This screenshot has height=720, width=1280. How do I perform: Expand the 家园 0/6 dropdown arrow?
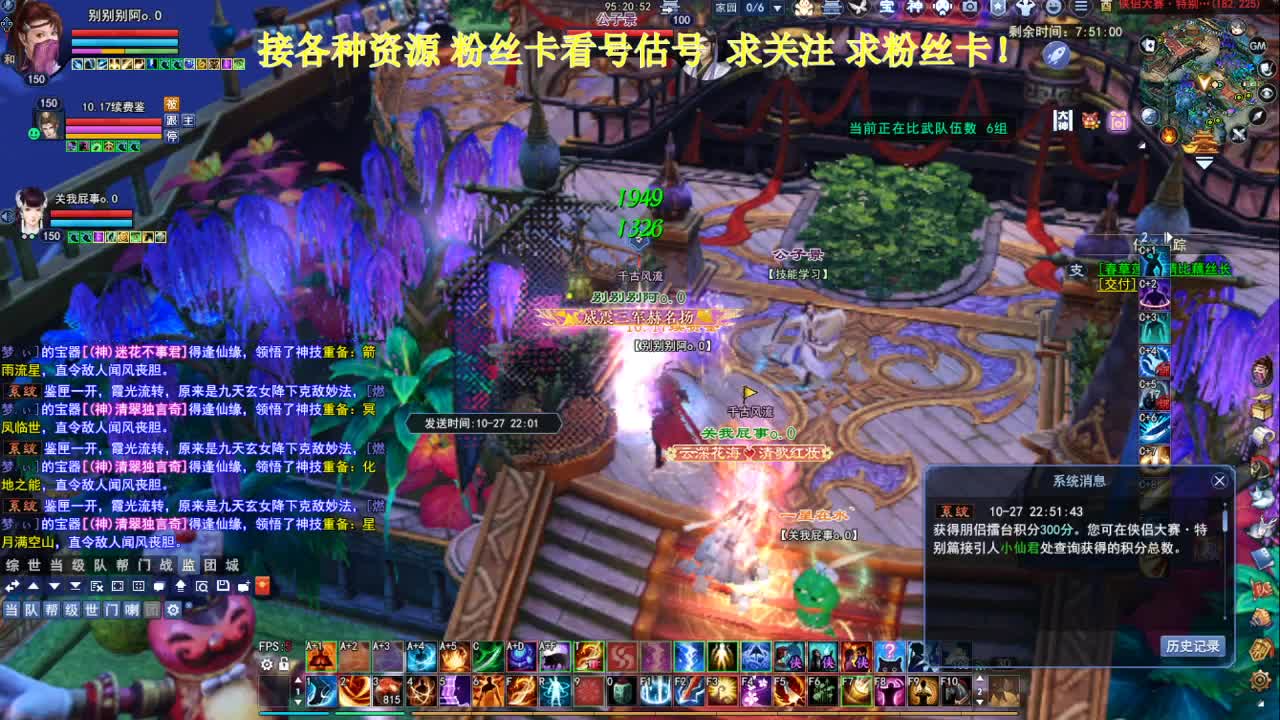(778, 8)
